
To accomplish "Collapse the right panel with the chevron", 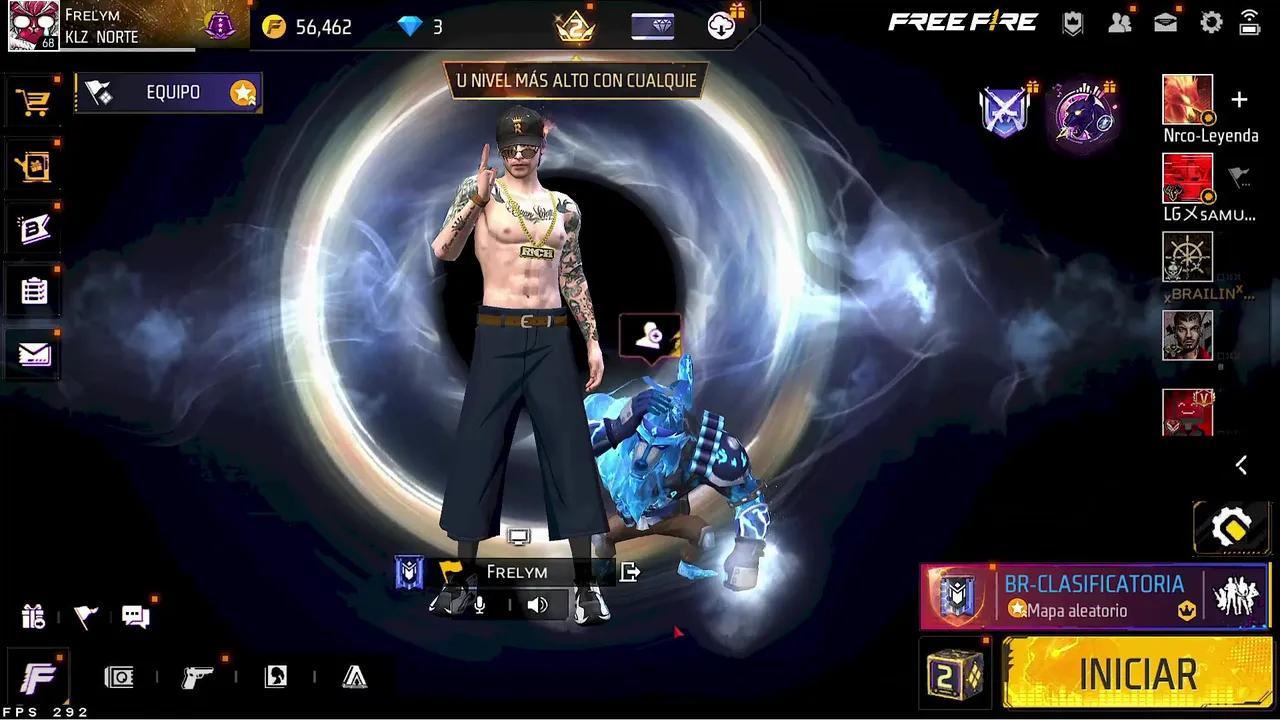I will coord(1241,465).
